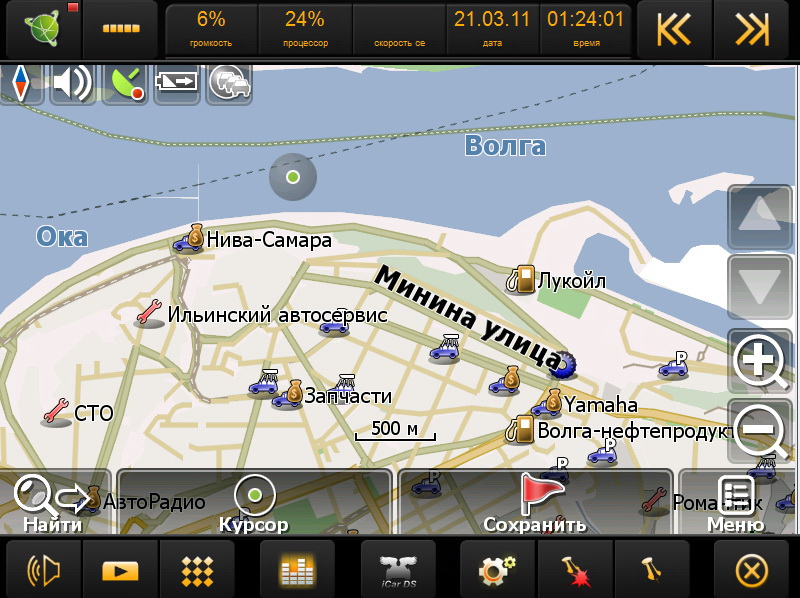Open the video player play icon

coord(120,570)
